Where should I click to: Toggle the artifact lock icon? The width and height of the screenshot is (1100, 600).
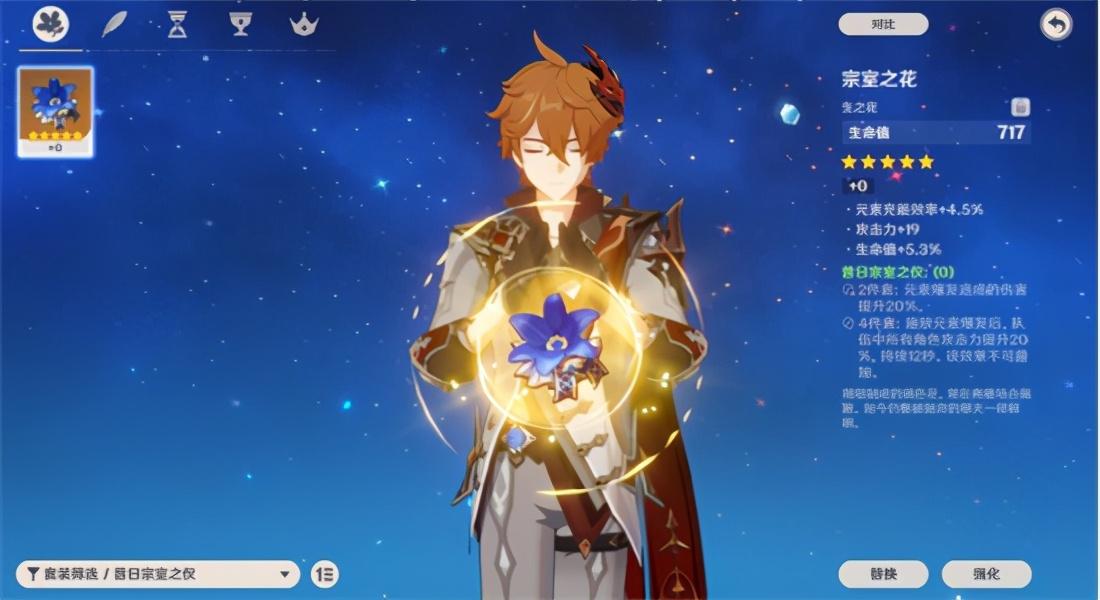(1020, 107)
